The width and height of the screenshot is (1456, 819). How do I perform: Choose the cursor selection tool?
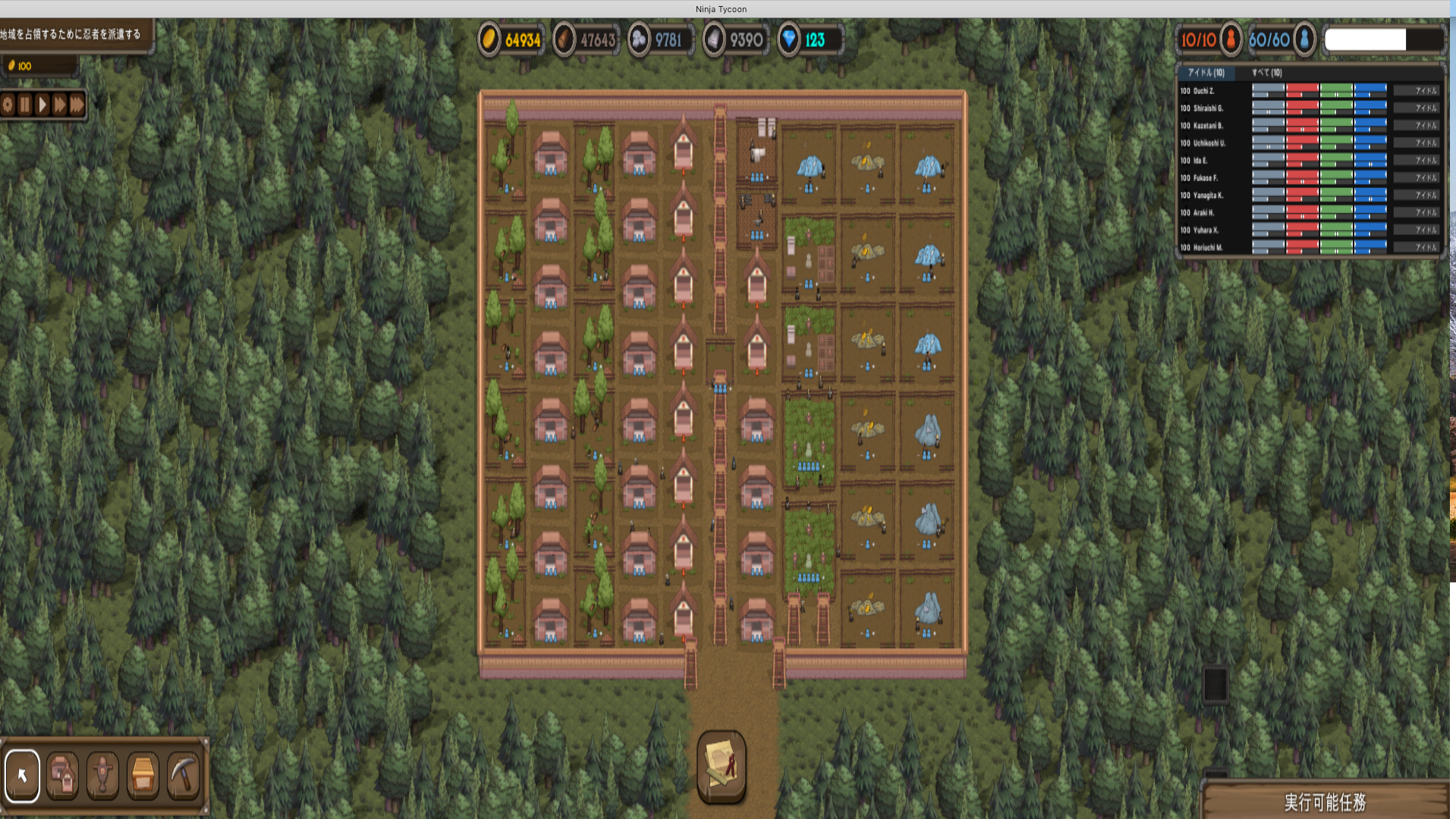[x=23, y=775]
